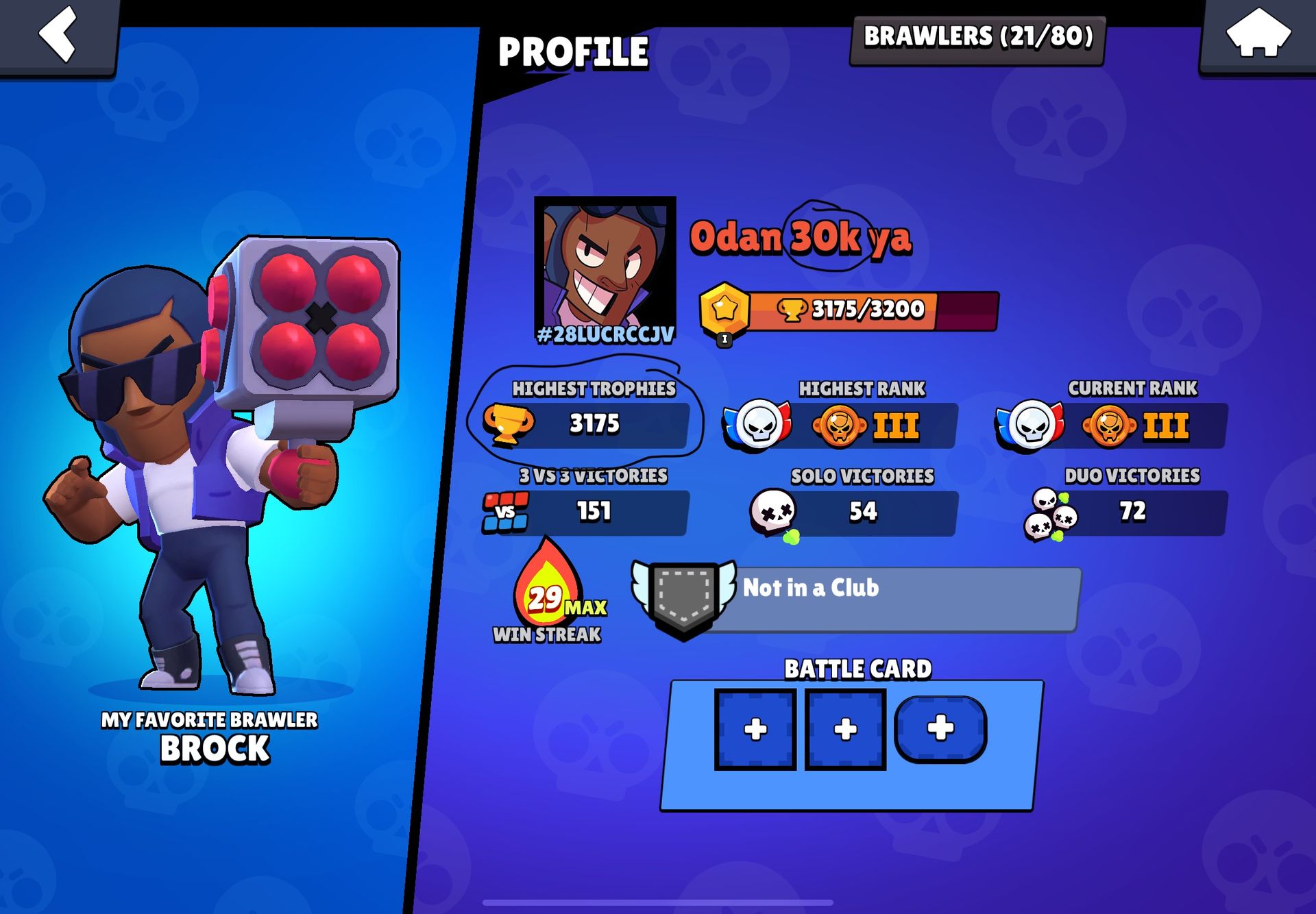This screenshot has width=1316, height=914.
Task: Show the max win streak flame
Action: [x=548, y=591]
